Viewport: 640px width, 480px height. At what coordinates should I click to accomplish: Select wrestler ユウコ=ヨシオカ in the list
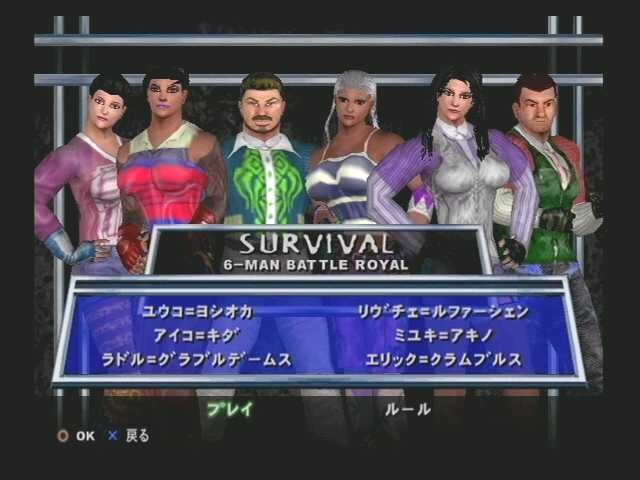197,312
